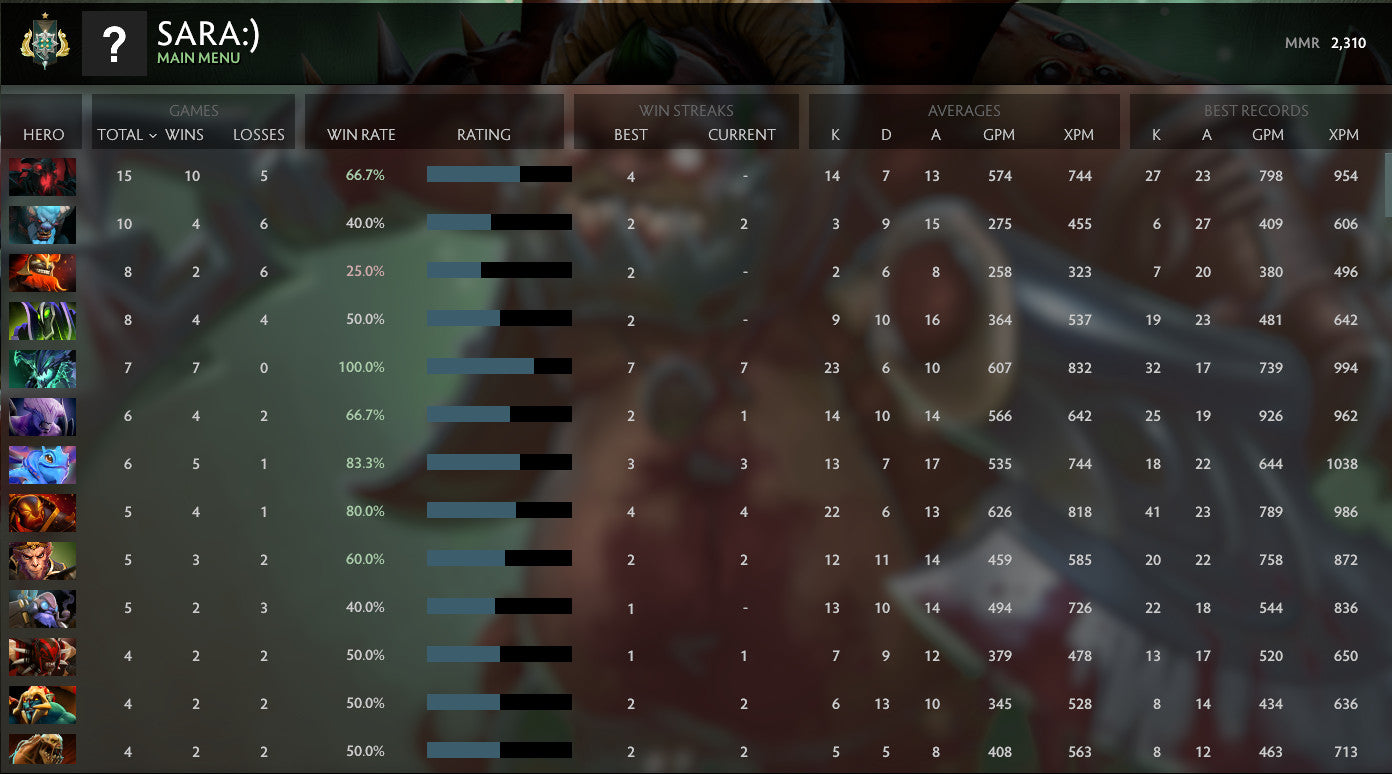Click the HERO column header
1392x774 pixels.
41,133
